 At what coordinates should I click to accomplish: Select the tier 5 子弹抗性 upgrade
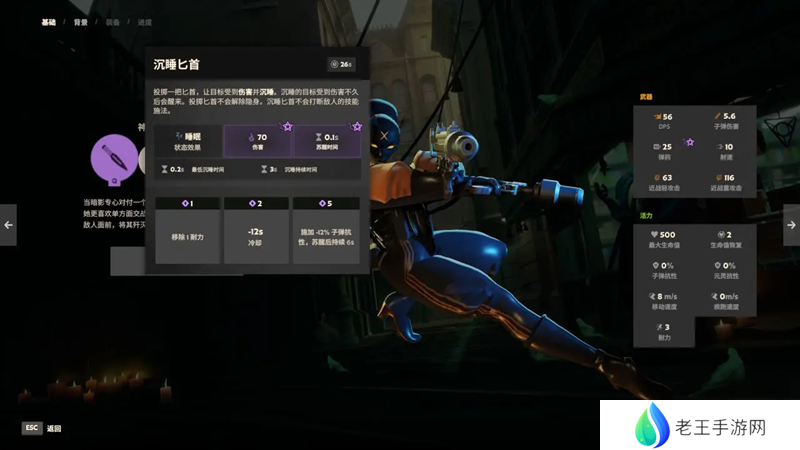(326, 230)
